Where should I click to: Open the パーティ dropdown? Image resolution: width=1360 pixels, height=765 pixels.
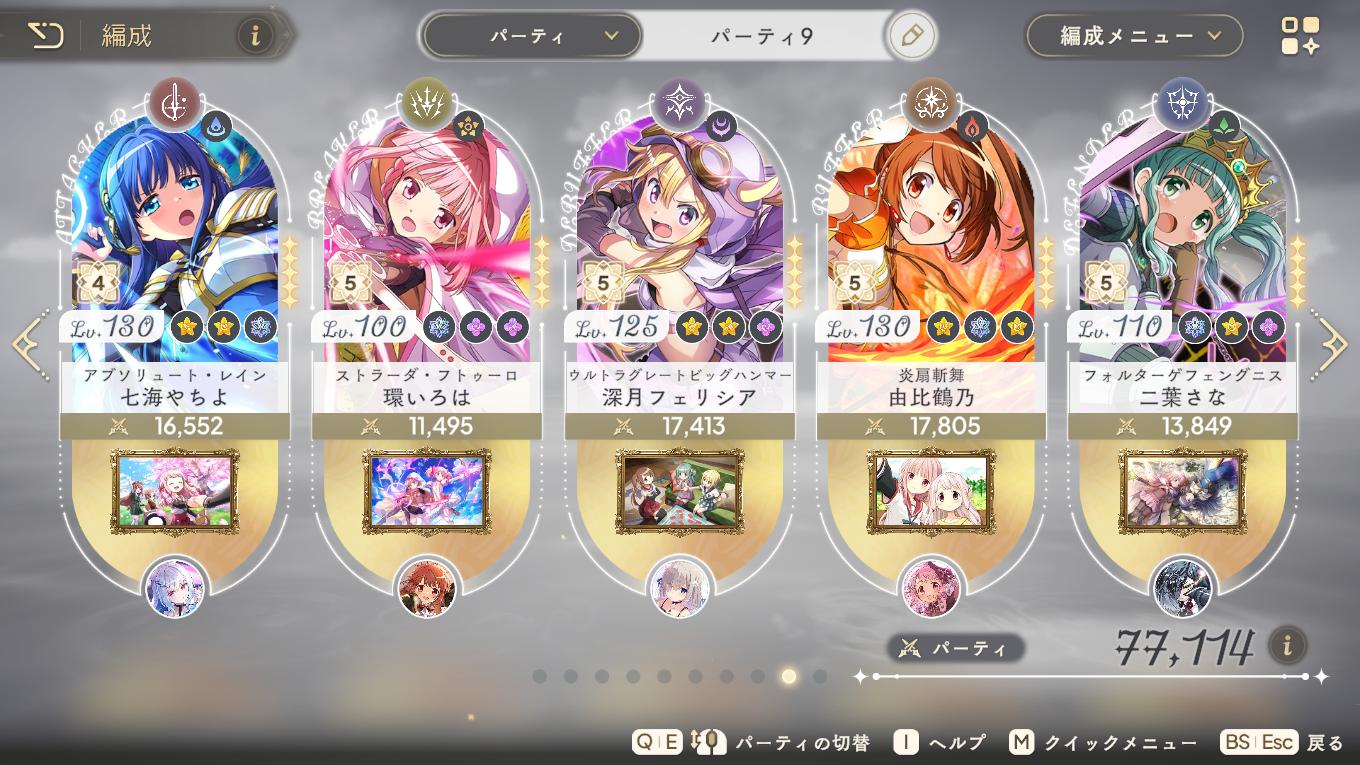click(x=531, y=34)
